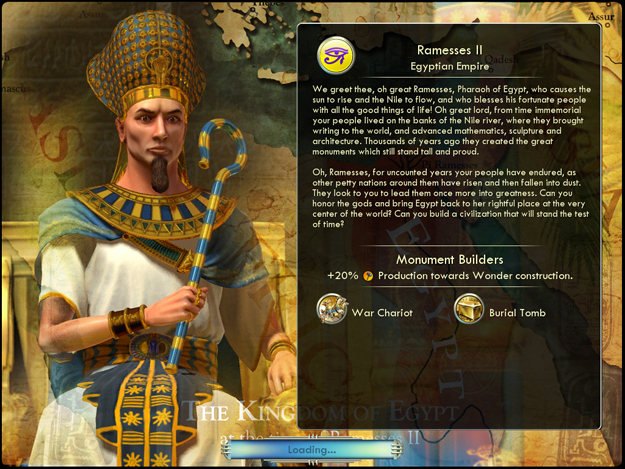Select the Burial Tomb building icon

coord(469,311)
